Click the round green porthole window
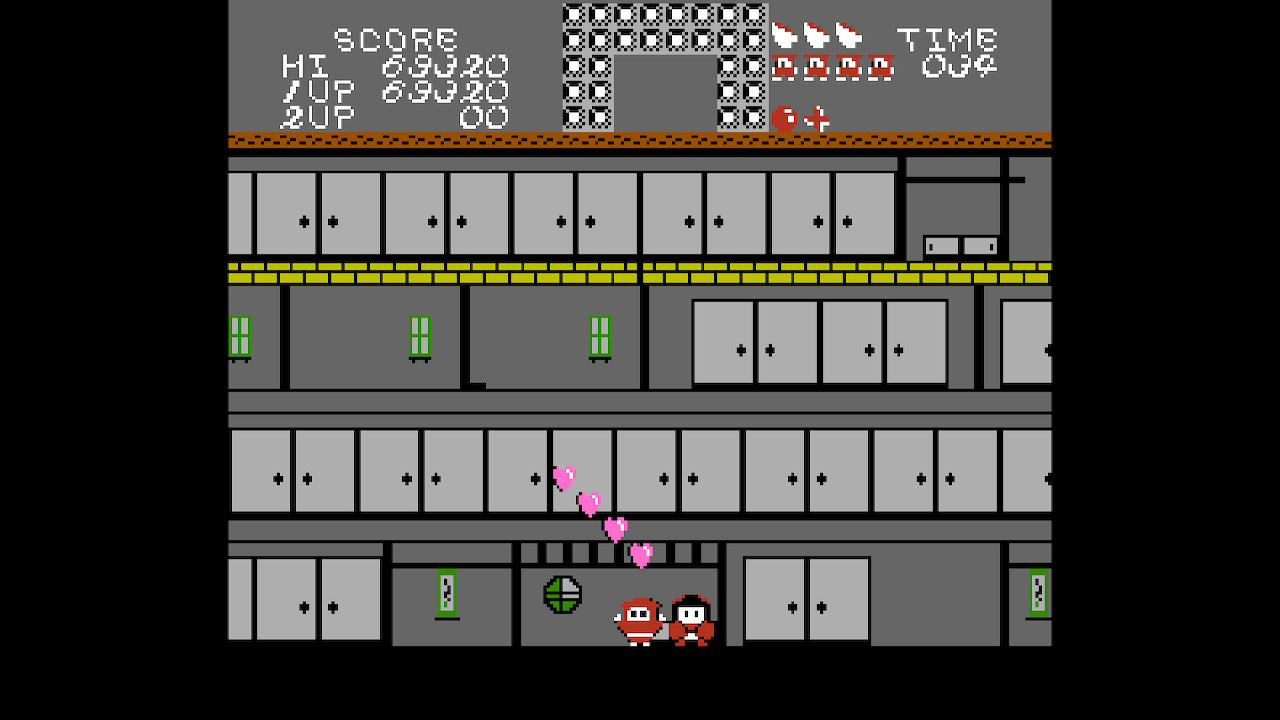This screenshot has height=720, width=1280. (x=563, y=592)
